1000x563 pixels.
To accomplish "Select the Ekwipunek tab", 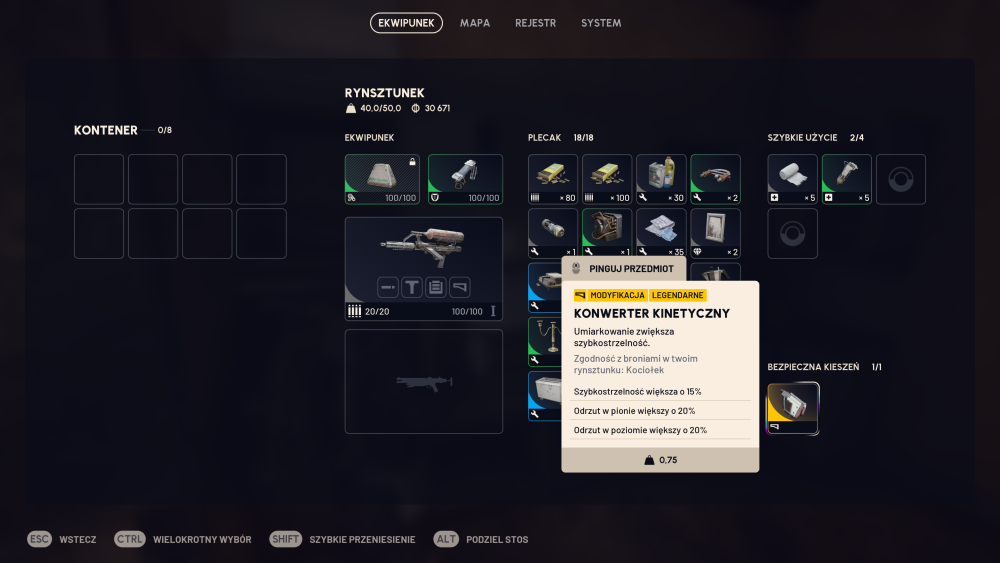I will 406,23.
